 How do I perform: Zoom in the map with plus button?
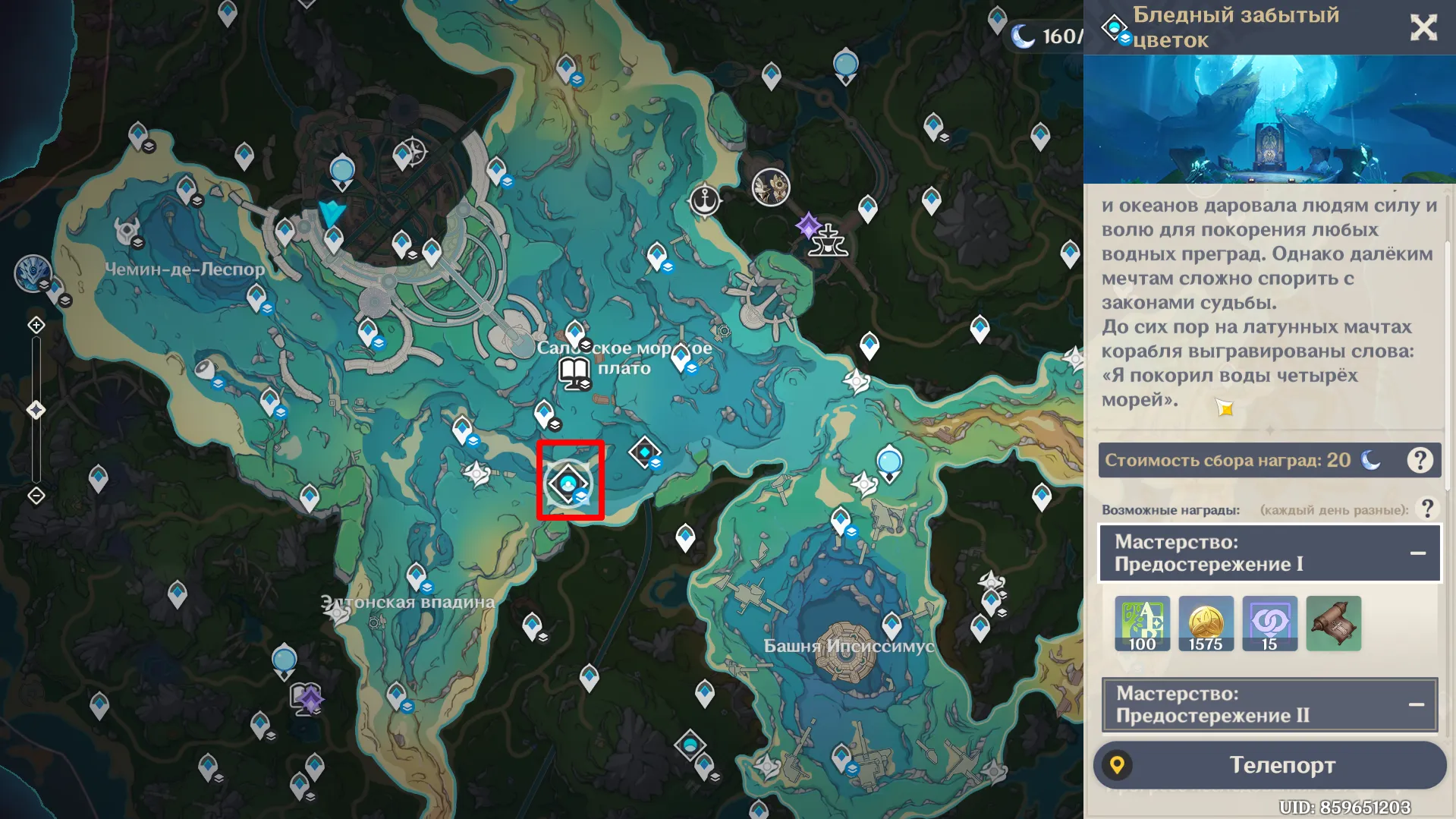[x=36, y=326]
